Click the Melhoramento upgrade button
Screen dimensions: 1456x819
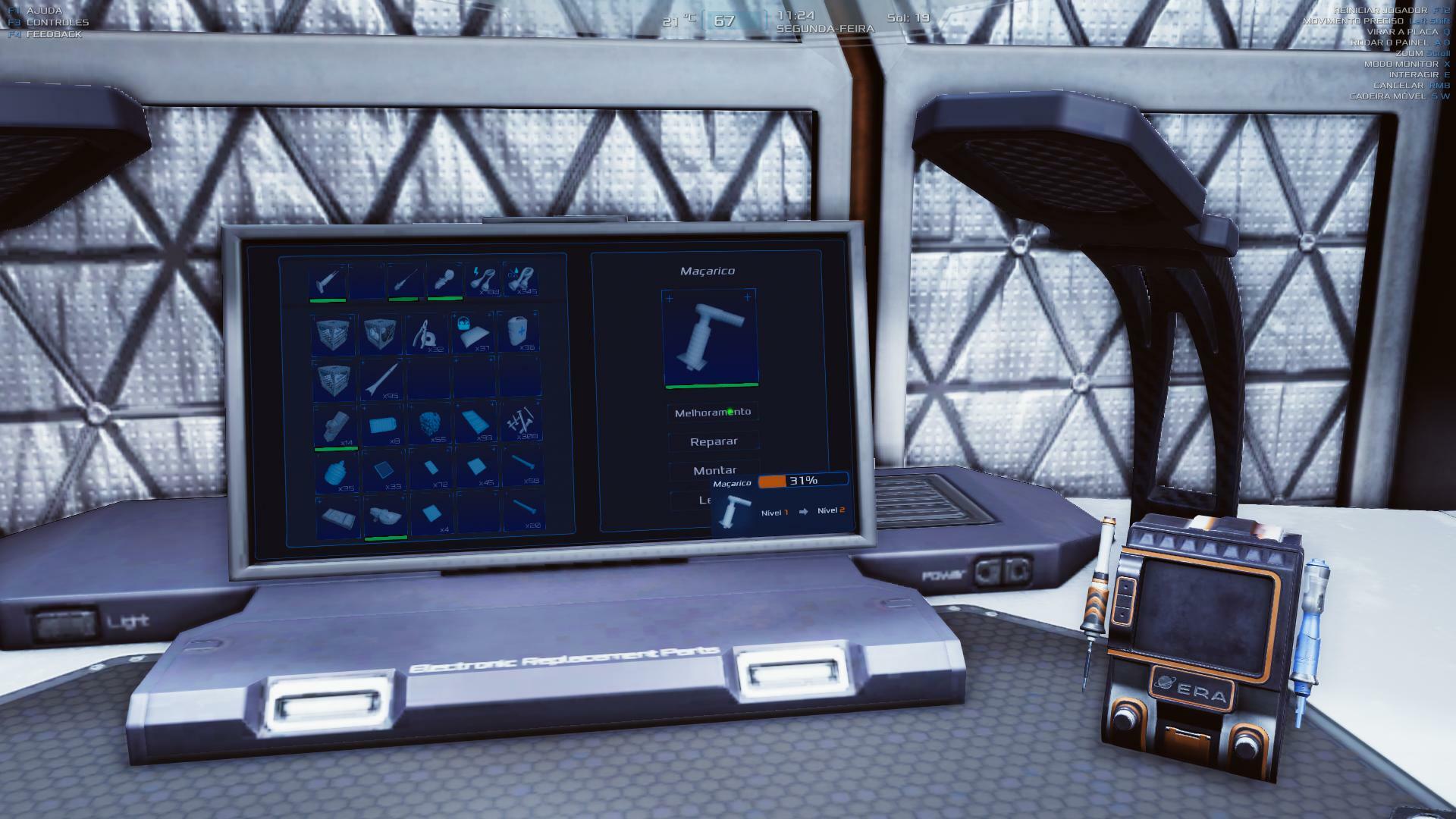(713, 413)
